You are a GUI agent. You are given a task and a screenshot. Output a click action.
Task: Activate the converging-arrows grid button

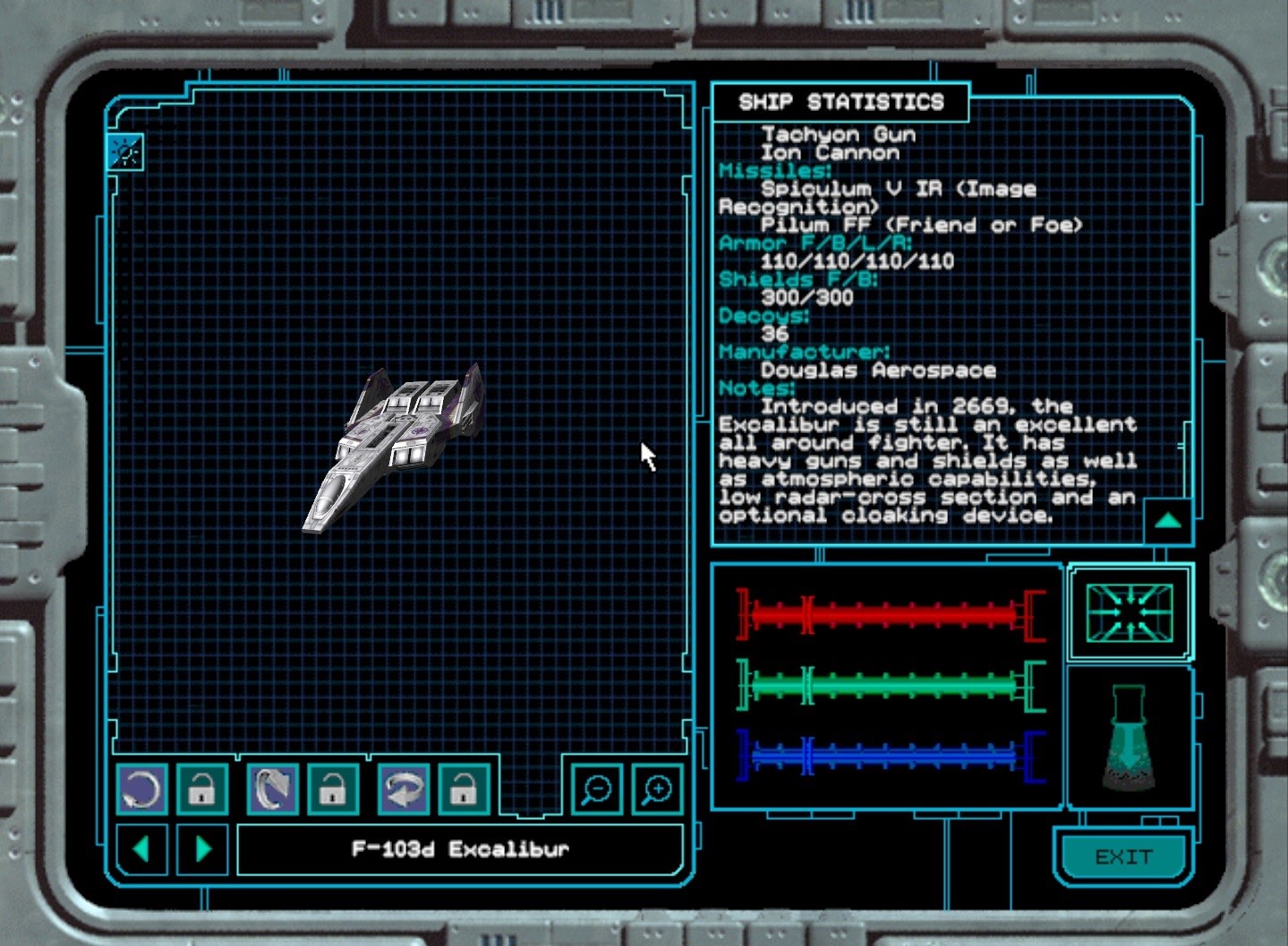tap(1129, 612)
